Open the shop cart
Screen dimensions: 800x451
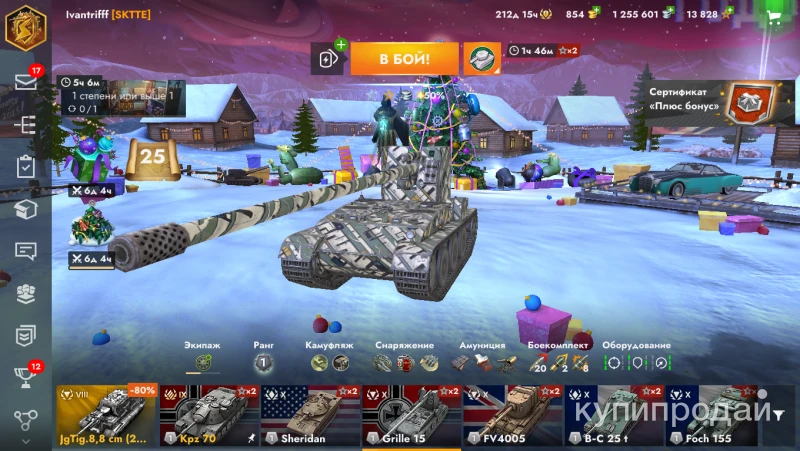point(774,17)
